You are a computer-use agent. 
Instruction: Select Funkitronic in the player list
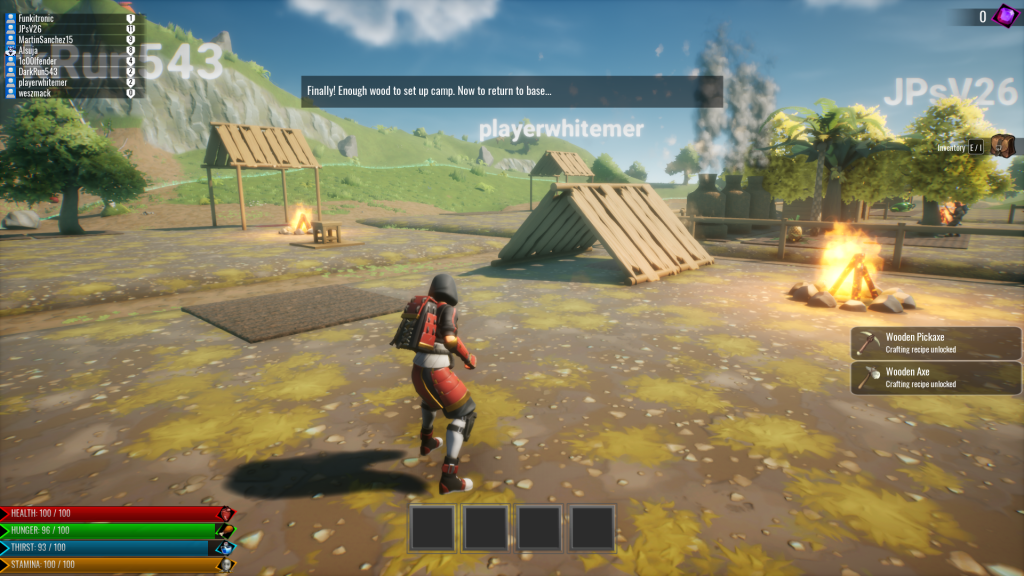[70, 18]
